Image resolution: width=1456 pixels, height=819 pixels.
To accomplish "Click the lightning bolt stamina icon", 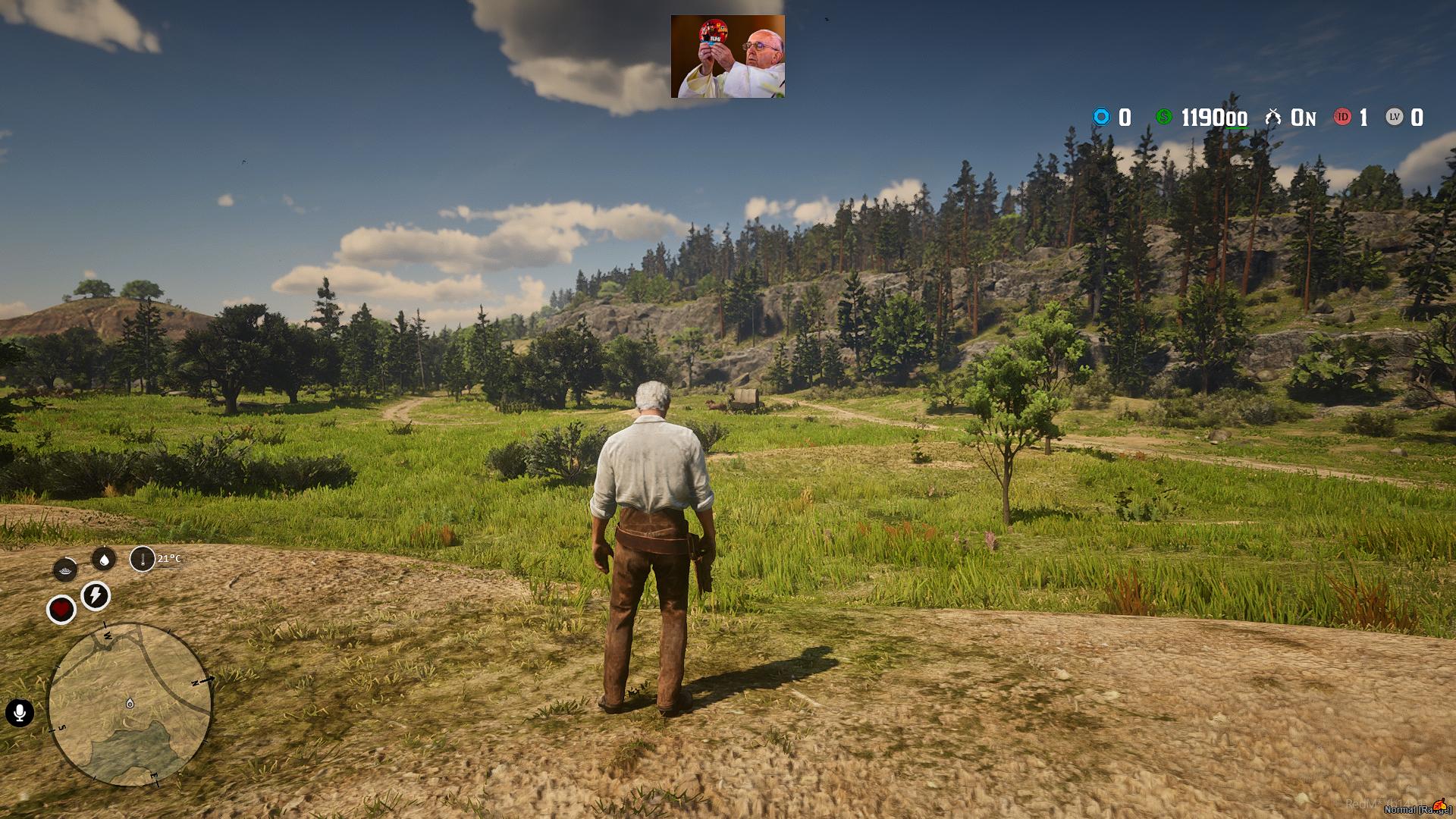I will [x=96, y=596].
